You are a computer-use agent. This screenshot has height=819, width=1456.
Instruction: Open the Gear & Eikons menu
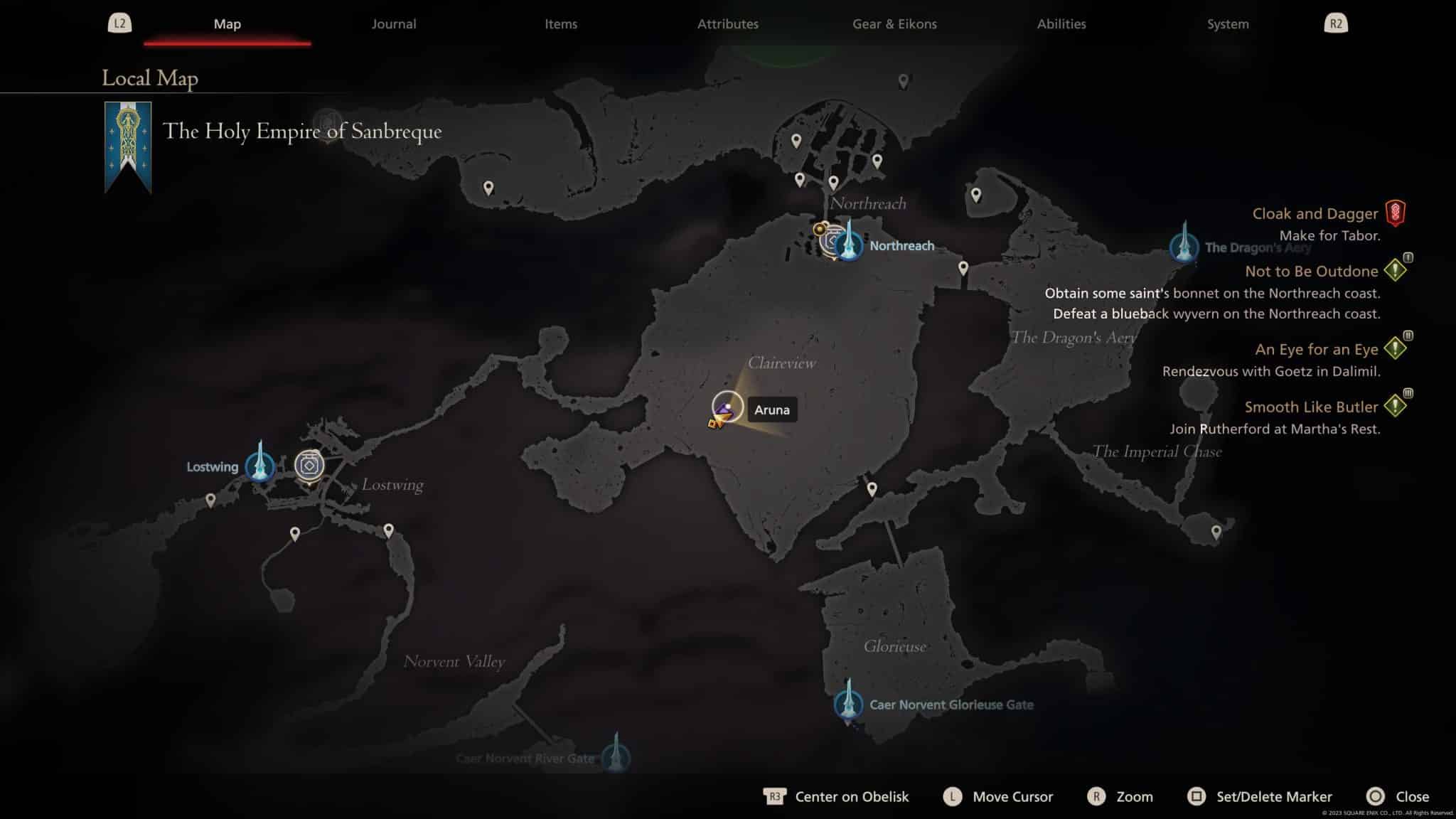pos(894,23)
